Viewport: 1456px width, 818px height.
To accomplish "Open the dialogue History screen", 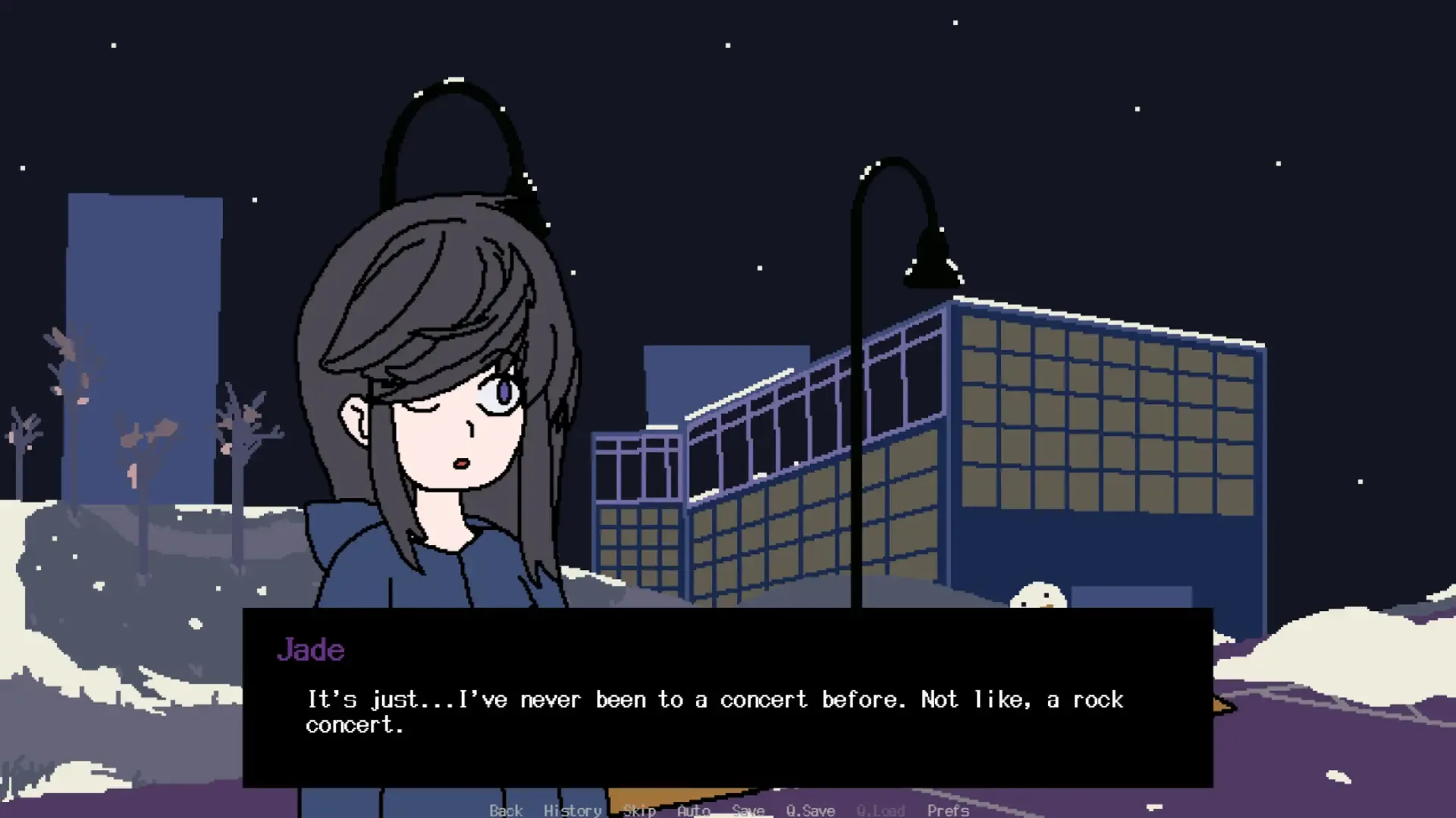I will click(572, 810).
